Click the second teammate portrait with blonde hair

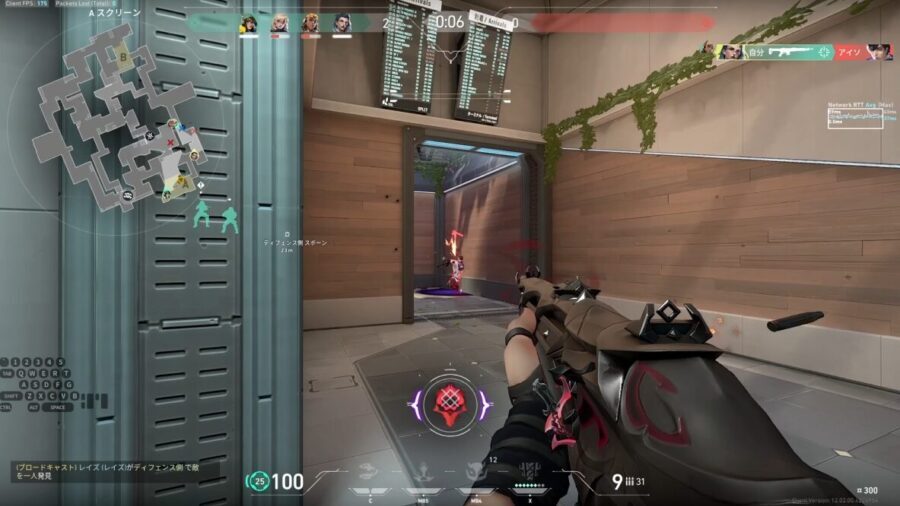coord(280,23)
